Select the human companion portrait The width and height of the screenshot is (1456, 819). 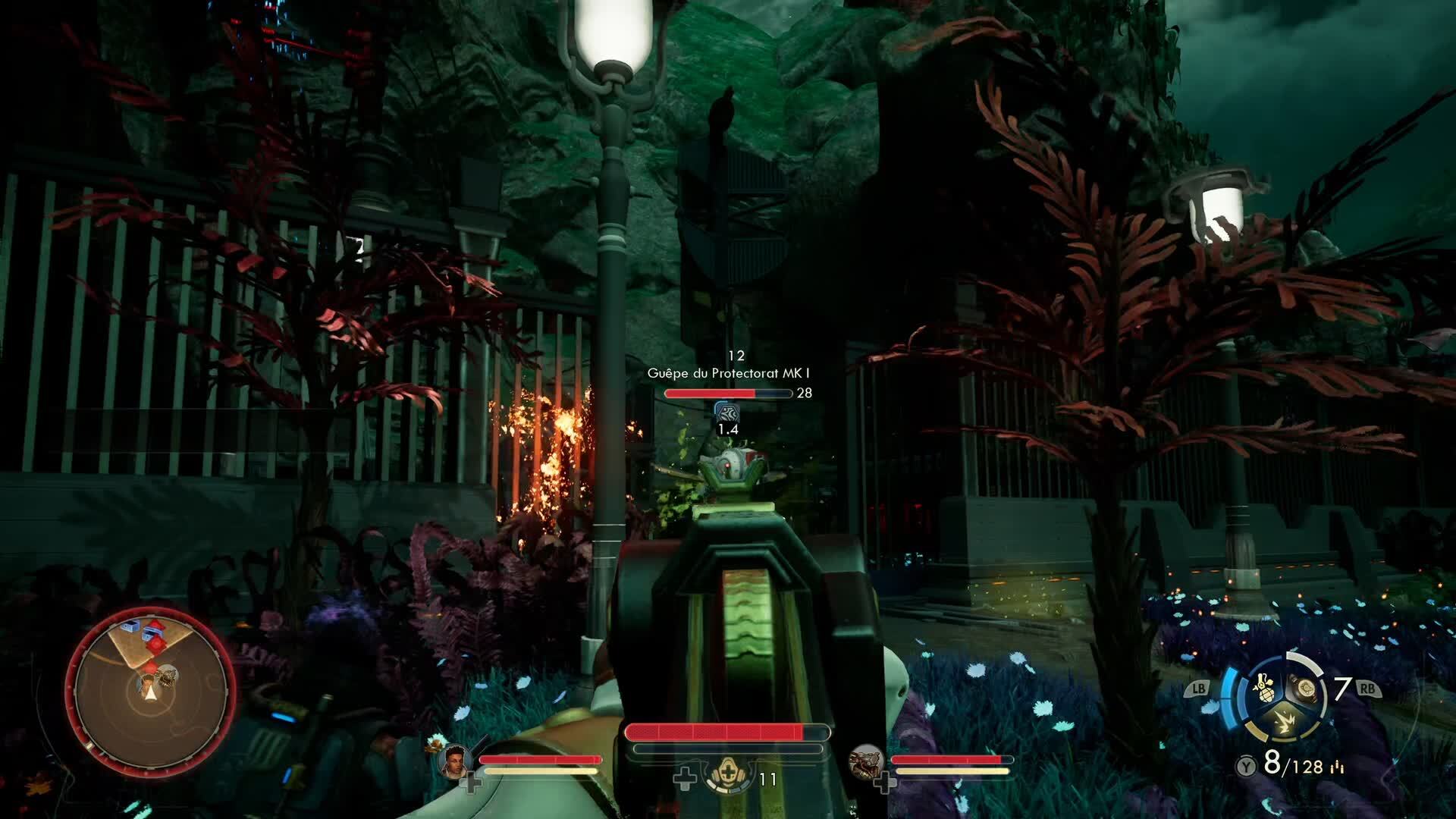(x=453, y=760)
